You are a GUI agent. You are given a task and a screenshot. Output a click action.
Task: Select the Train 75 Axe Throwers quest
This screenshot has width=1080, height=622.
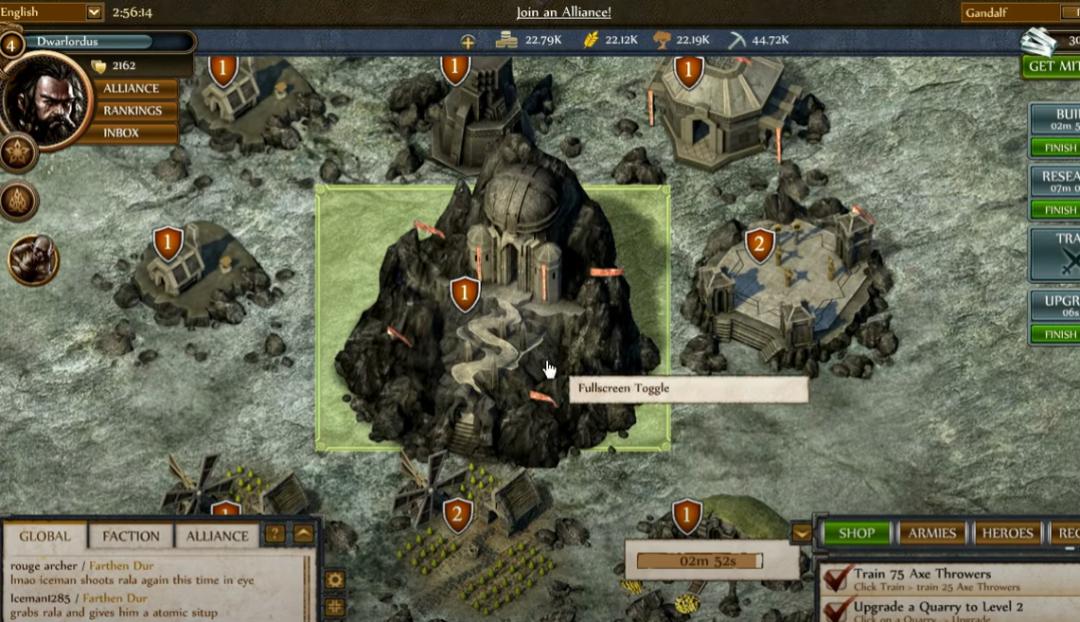[920, 579]
